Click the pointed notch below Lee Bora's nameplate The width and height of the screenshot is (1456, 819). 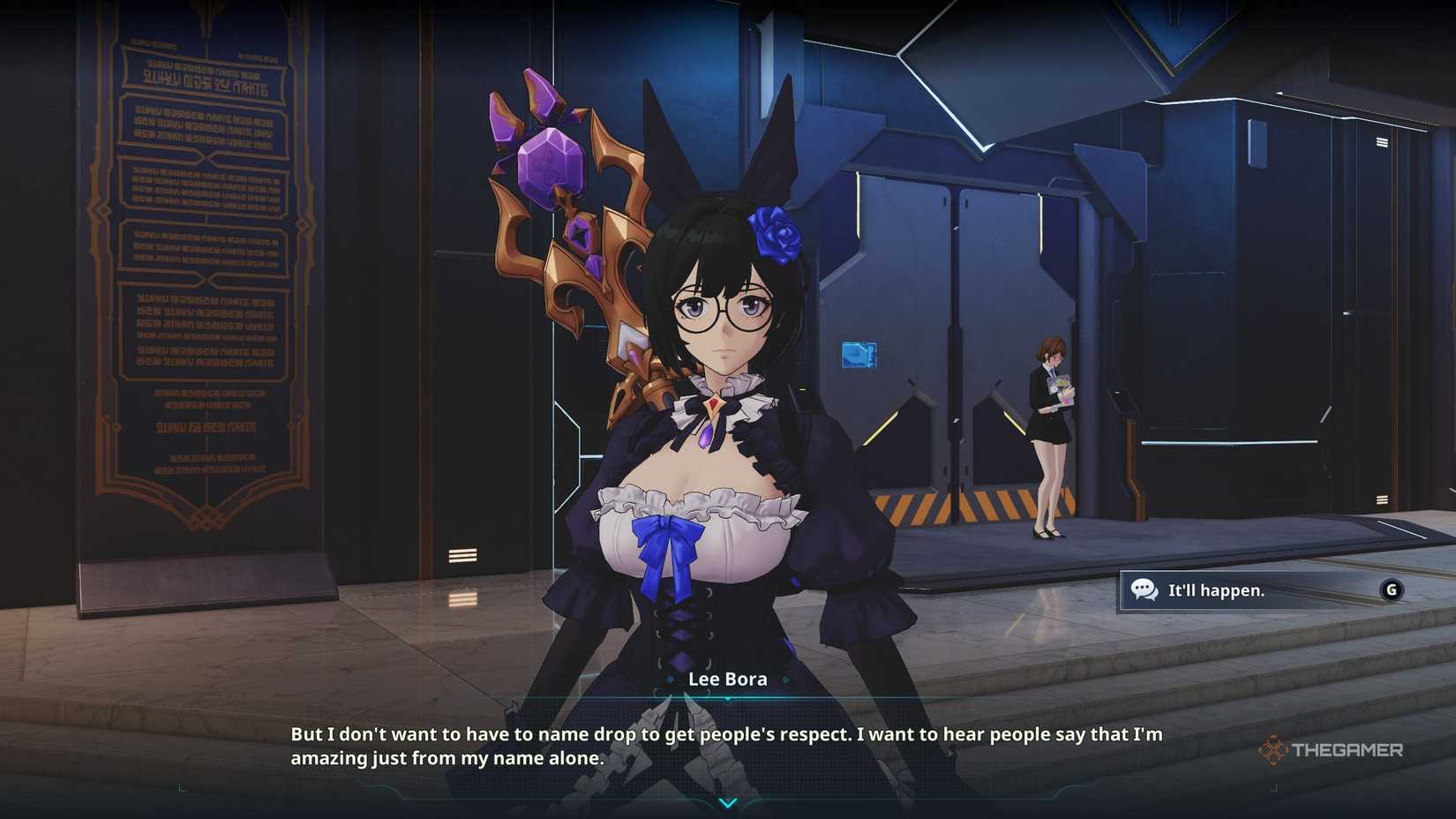(x=727, y=699)
